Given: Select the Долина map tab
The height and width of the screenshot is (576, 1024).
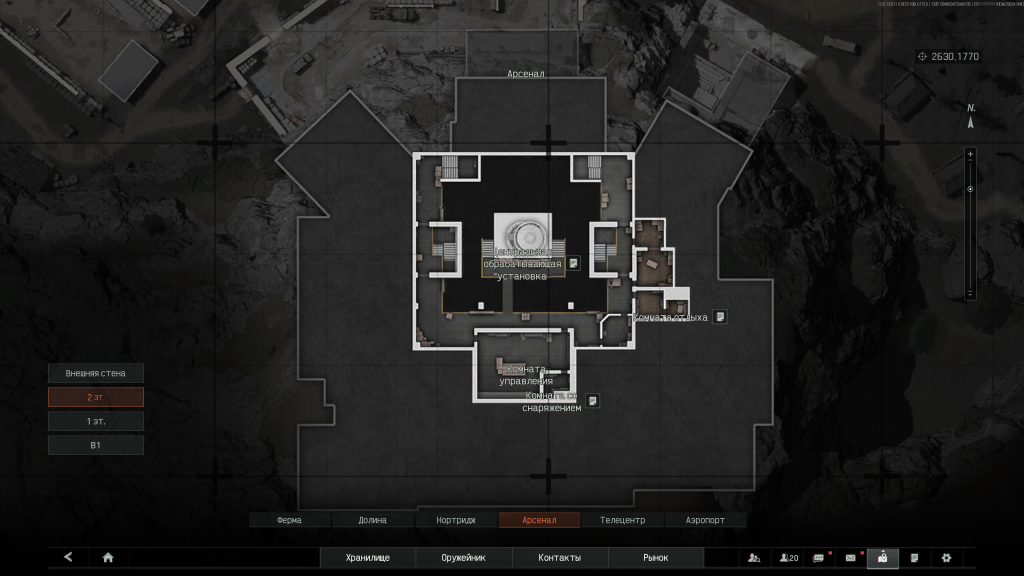Looking at the screenshot, I should click(x=372, y=520).
